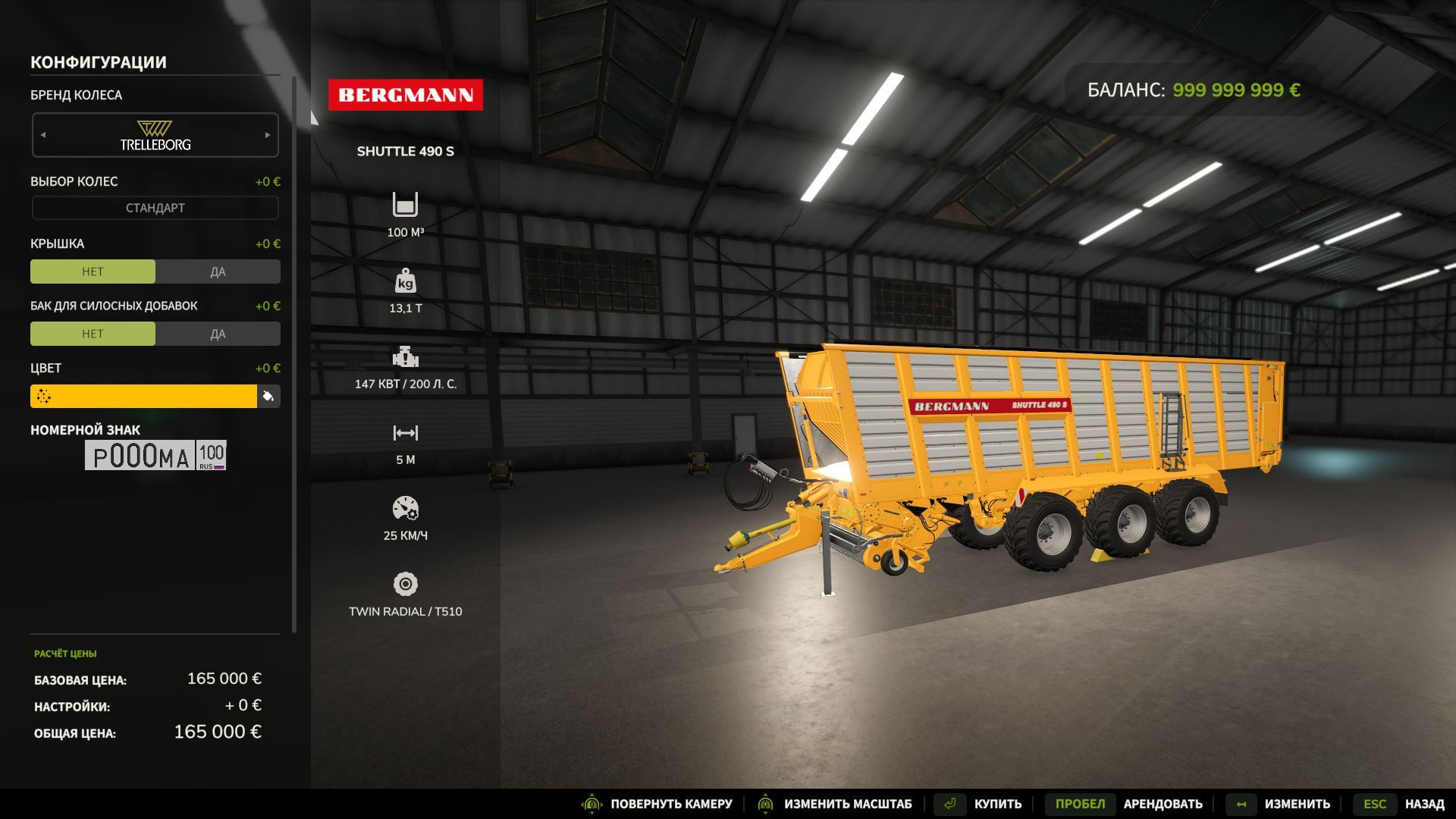Select the kg weight icon showing 13,1 Т

click(x=406, y=281)
